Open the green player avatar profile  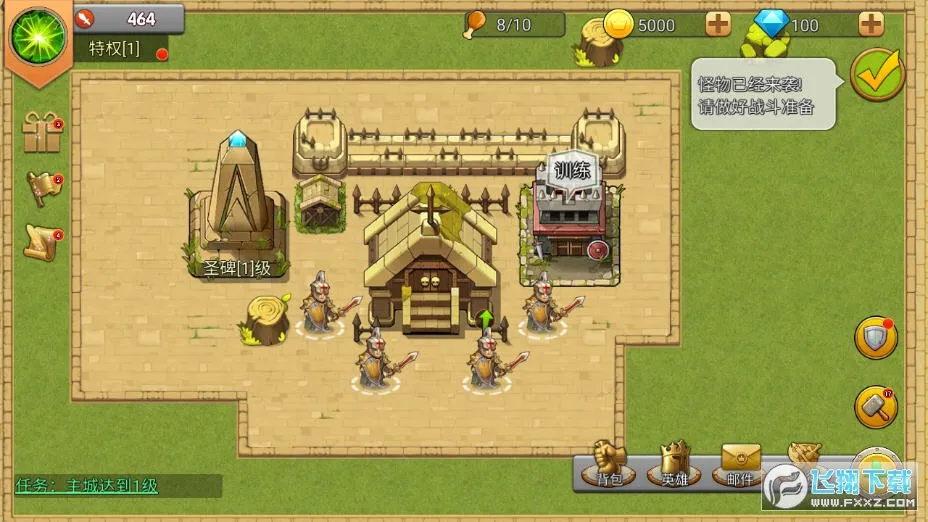pos(37,35)
